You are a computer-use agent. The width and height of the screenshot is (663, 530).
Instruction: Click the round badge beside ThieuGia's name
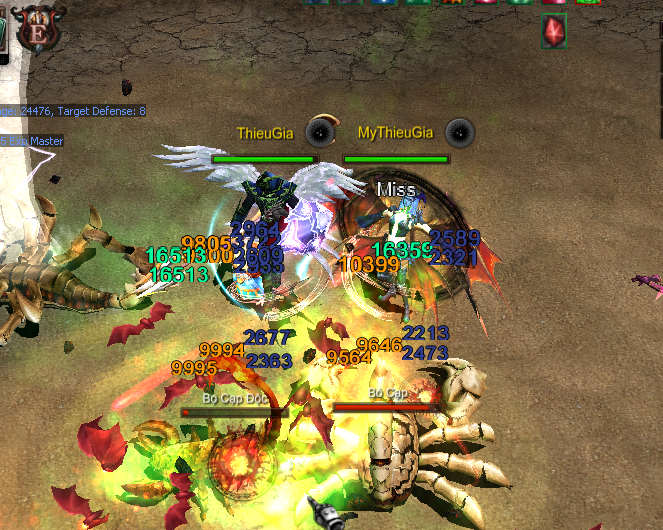point(319,131)
